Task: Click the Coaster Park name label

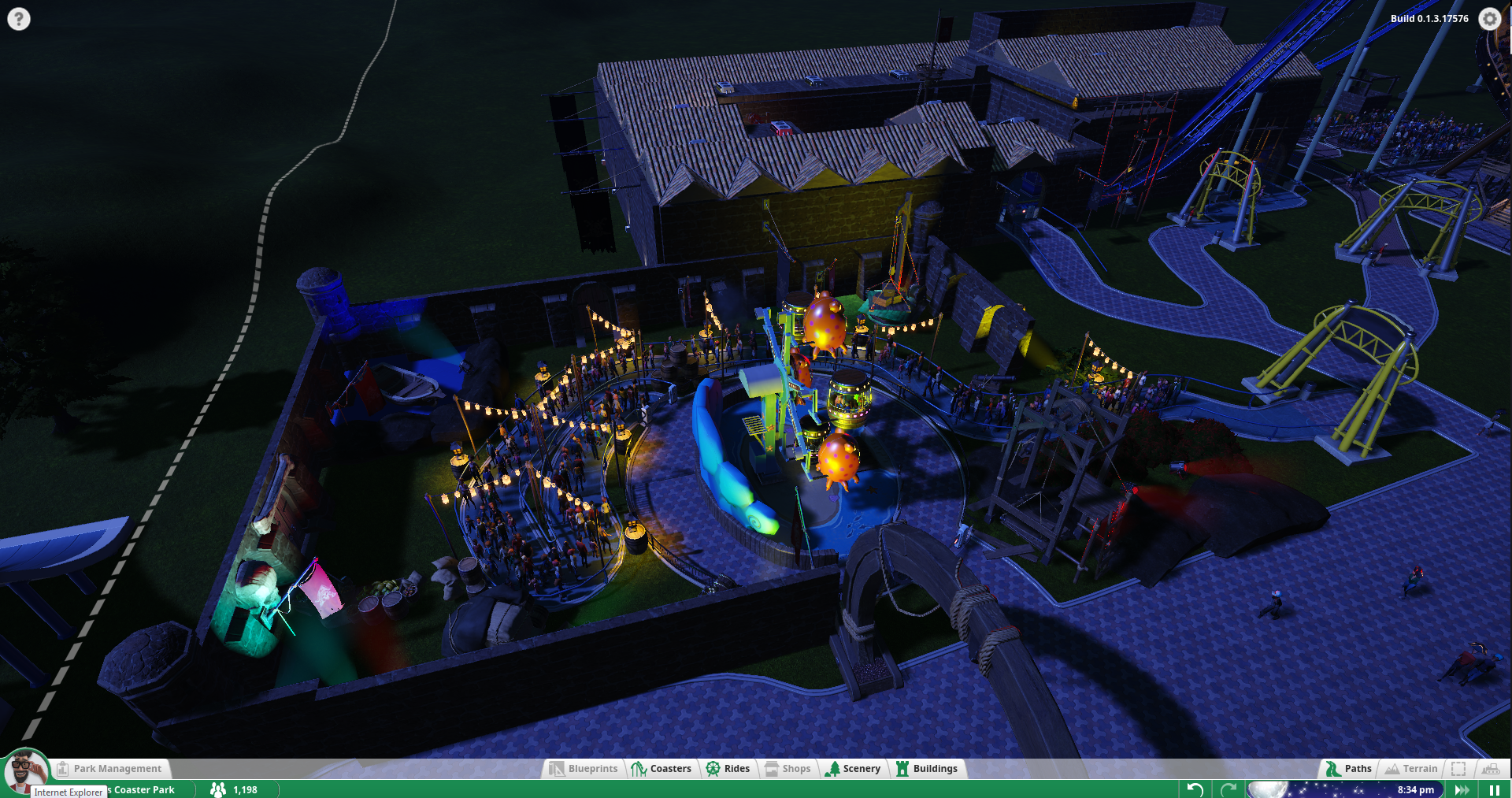Action: 144,789
